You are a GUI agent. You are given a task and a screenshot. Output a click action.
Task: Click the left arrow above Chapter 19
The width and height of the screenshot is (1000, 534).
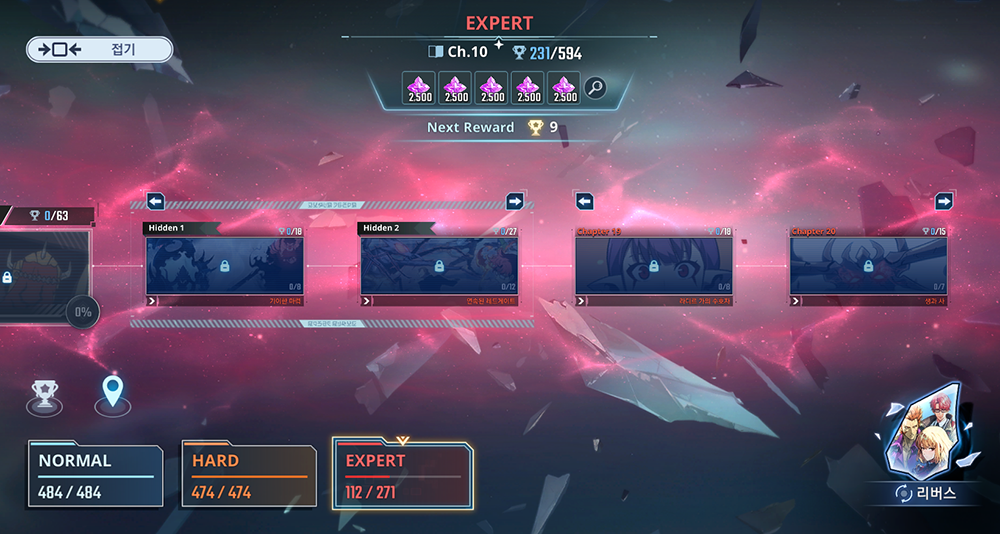point(585,201)
